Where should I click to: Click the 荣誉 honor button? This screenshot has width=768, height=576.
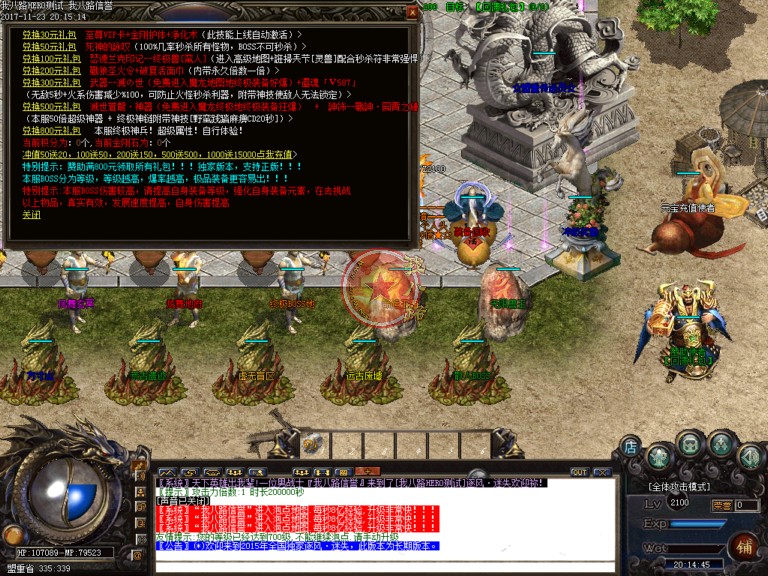(720, 506)
